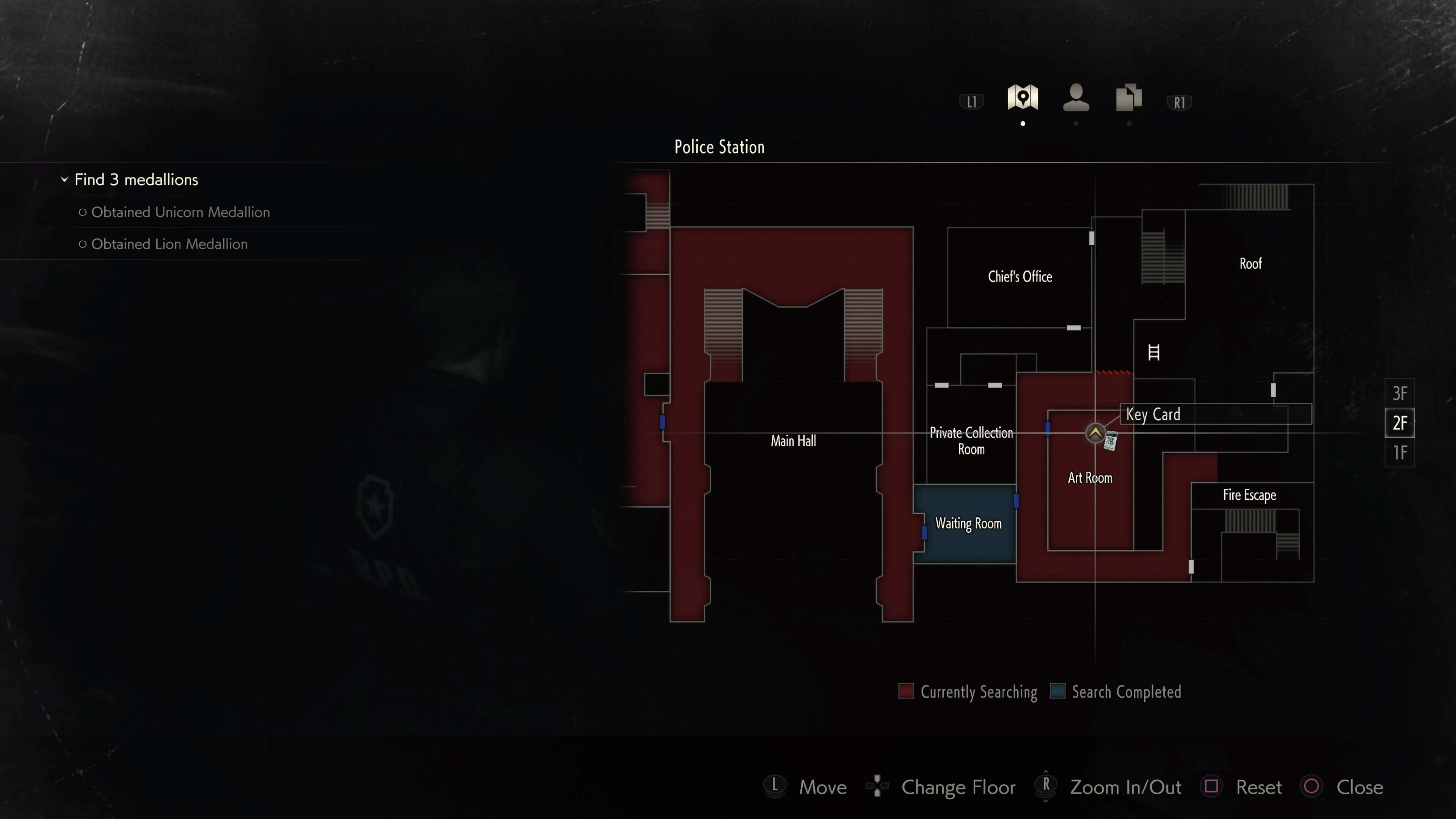
Task: Click the ladder icon on the map
Action: pyautogui.click(x=1153, y=353)
